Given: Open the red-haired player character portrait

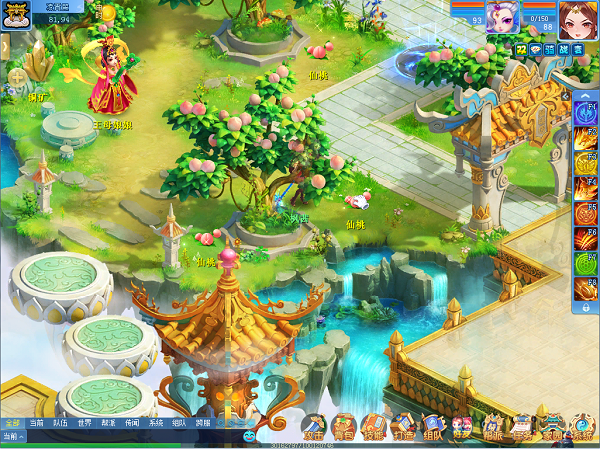Looking at the screenshot, I should (579, 18).
